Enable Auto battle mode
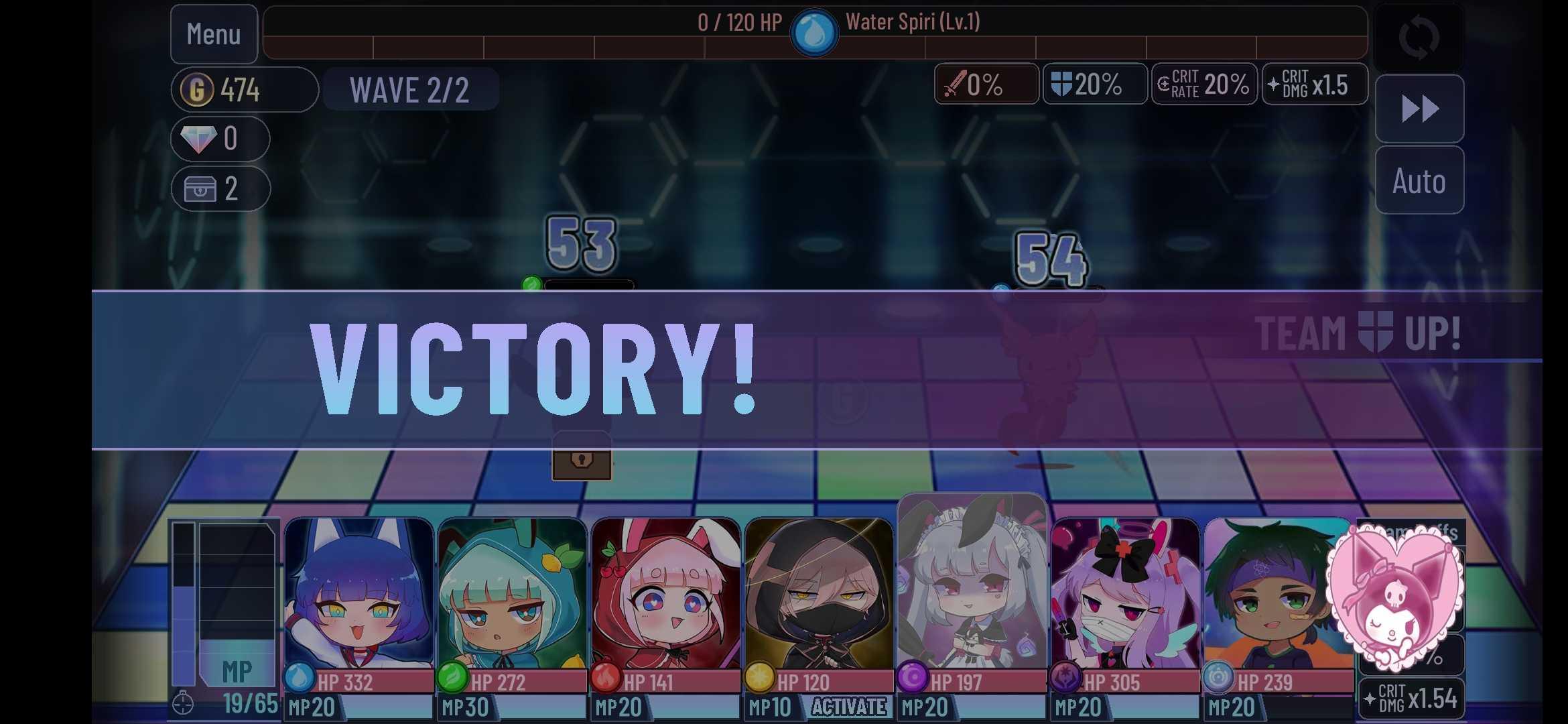Screen dimensions: 1568x724 (1419, 181)
